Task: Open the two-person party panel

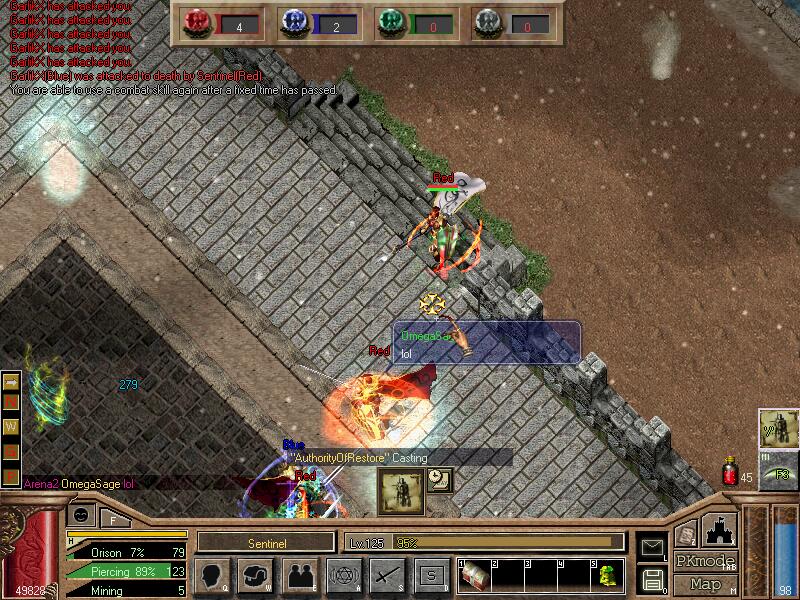Action: 300,576
